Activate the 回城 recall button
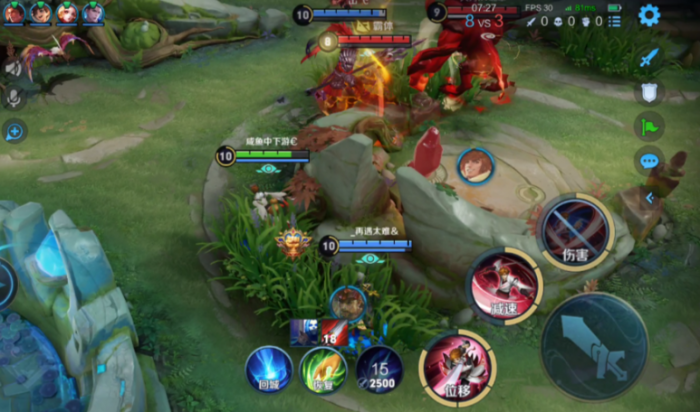Screen dimensions: 700x412 pyautogui.click(x=269, y=369)
